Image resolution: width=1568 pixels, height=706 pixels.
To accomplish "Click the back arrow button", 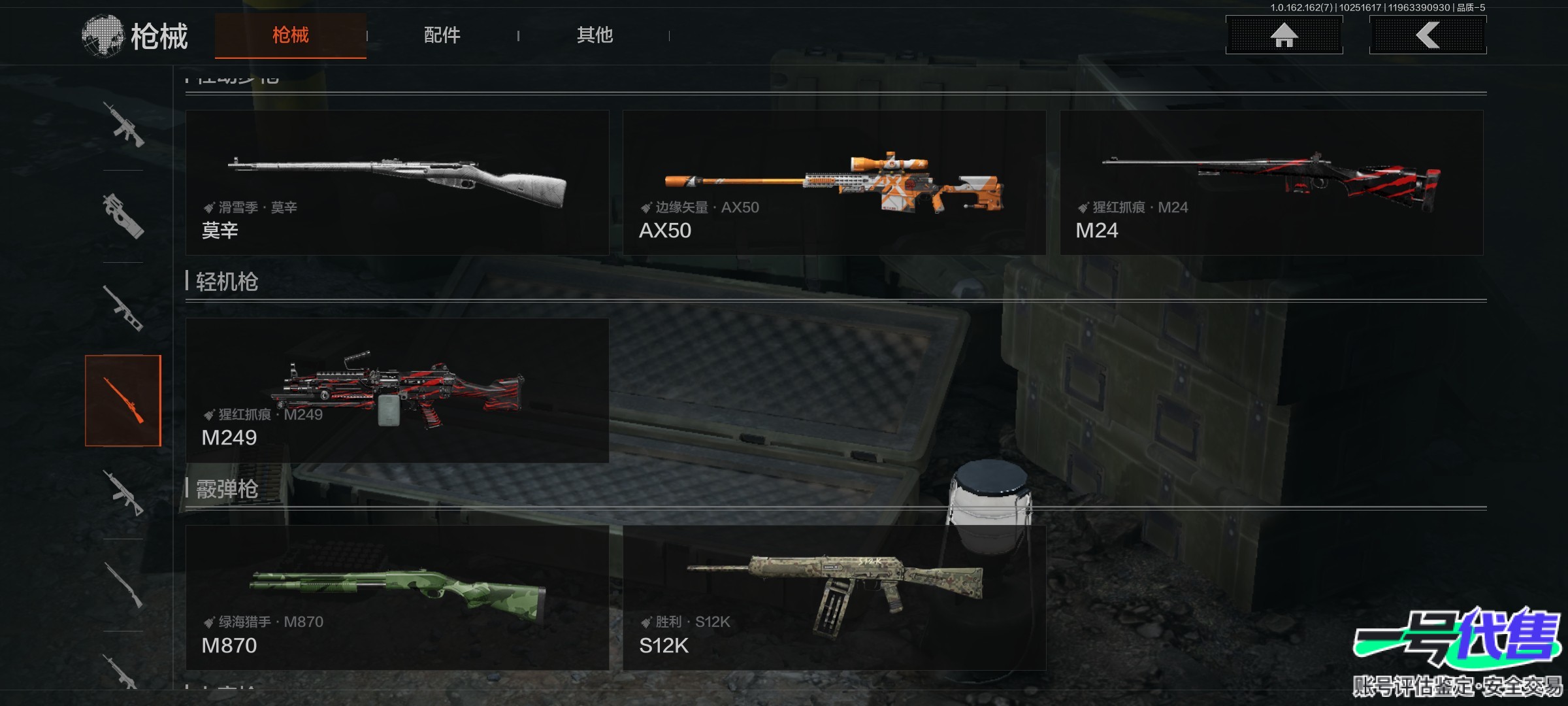I will pyautogui.click(x=1428, y=35).
